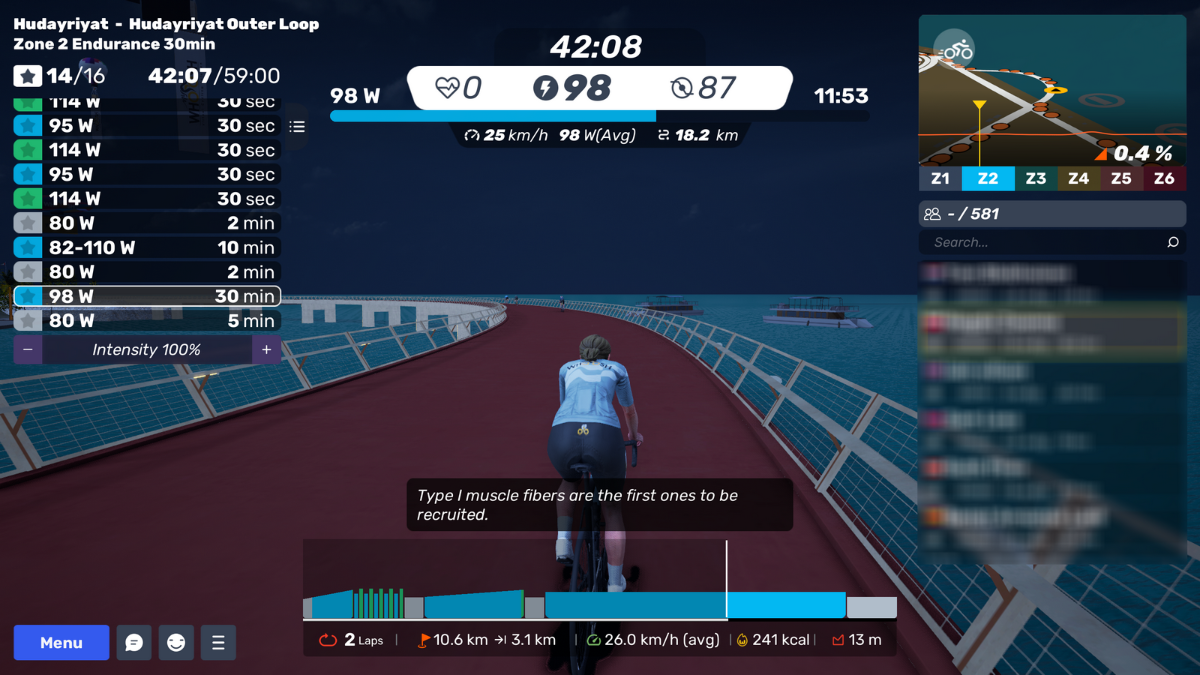Open the chat message bubble icon
This screenshot has height=675, width=1200.
pyautogui.click(x=134, y=643)
